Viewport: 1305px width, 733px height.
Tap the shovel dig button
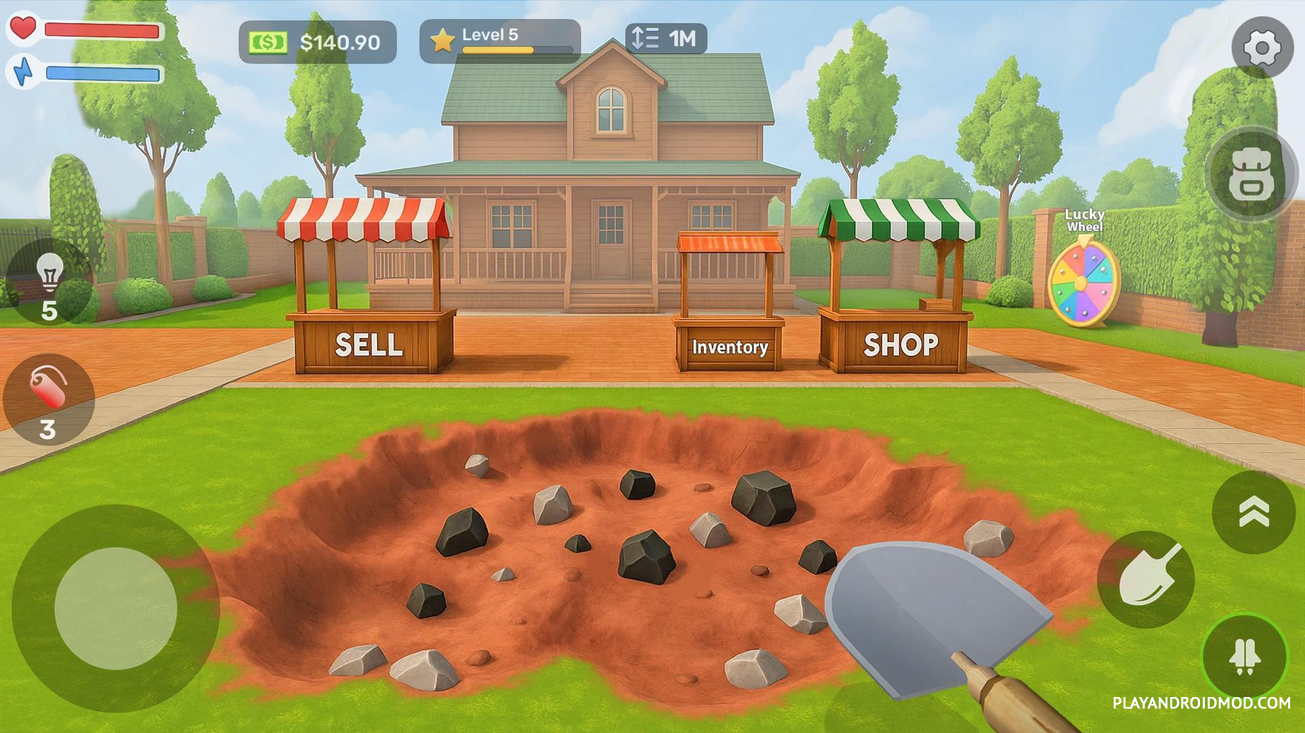(x=1146, y=579)
